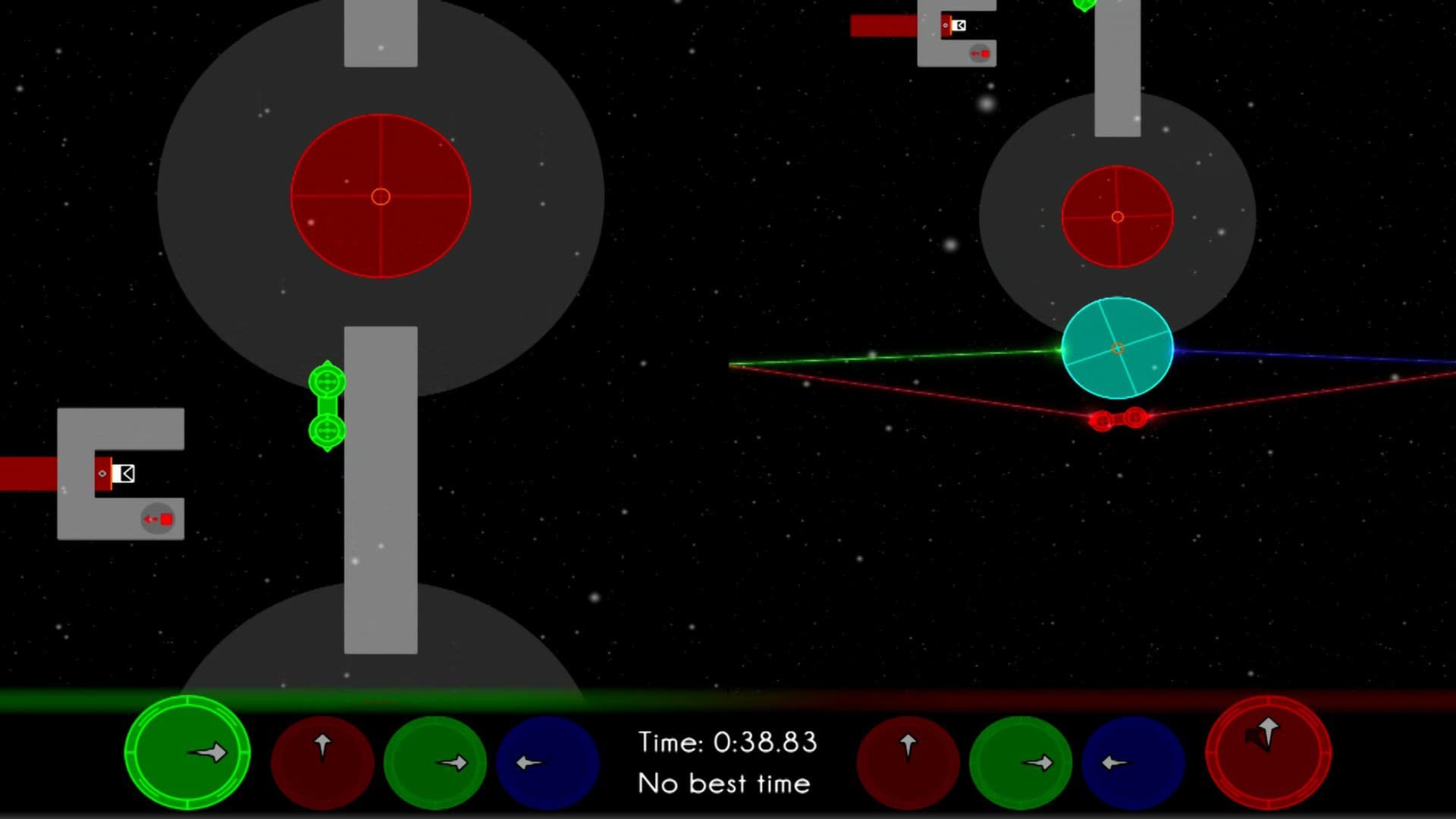Click the large red ring up-arrow indicator
Image resolution: width=1456 pixels, height=819 pixels.
coord(1268,752)
